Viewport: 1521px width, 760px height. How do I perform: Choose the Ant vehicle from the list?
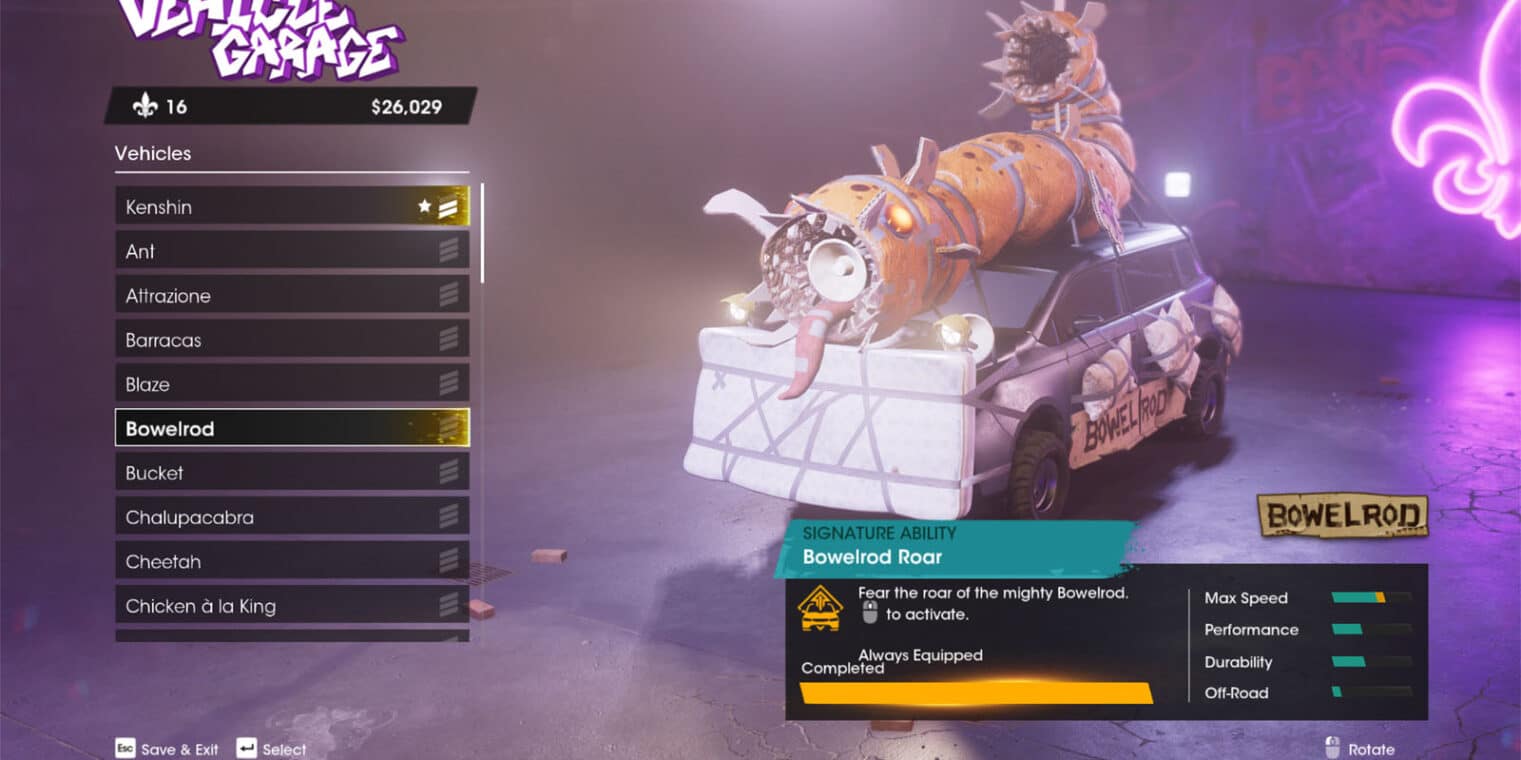tap(291, 251)
